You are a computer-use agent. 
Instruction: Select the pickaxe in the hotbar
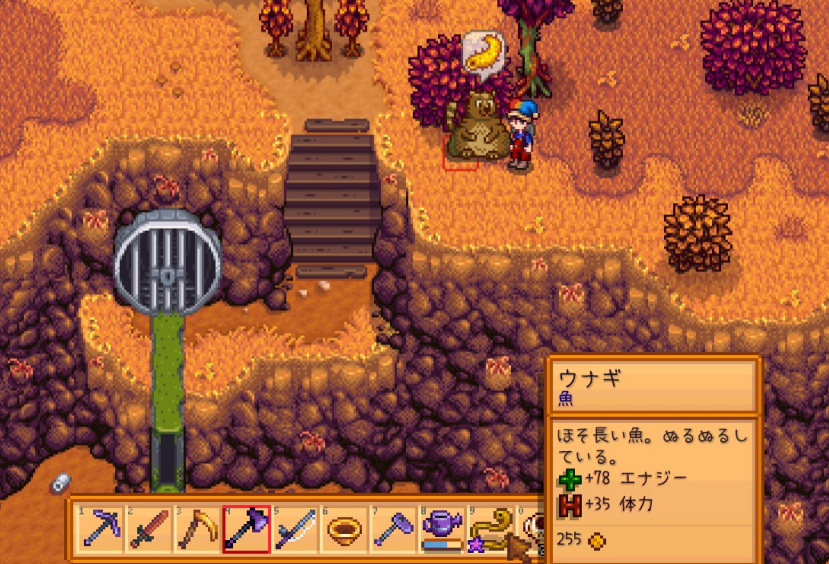coord(100,528)
